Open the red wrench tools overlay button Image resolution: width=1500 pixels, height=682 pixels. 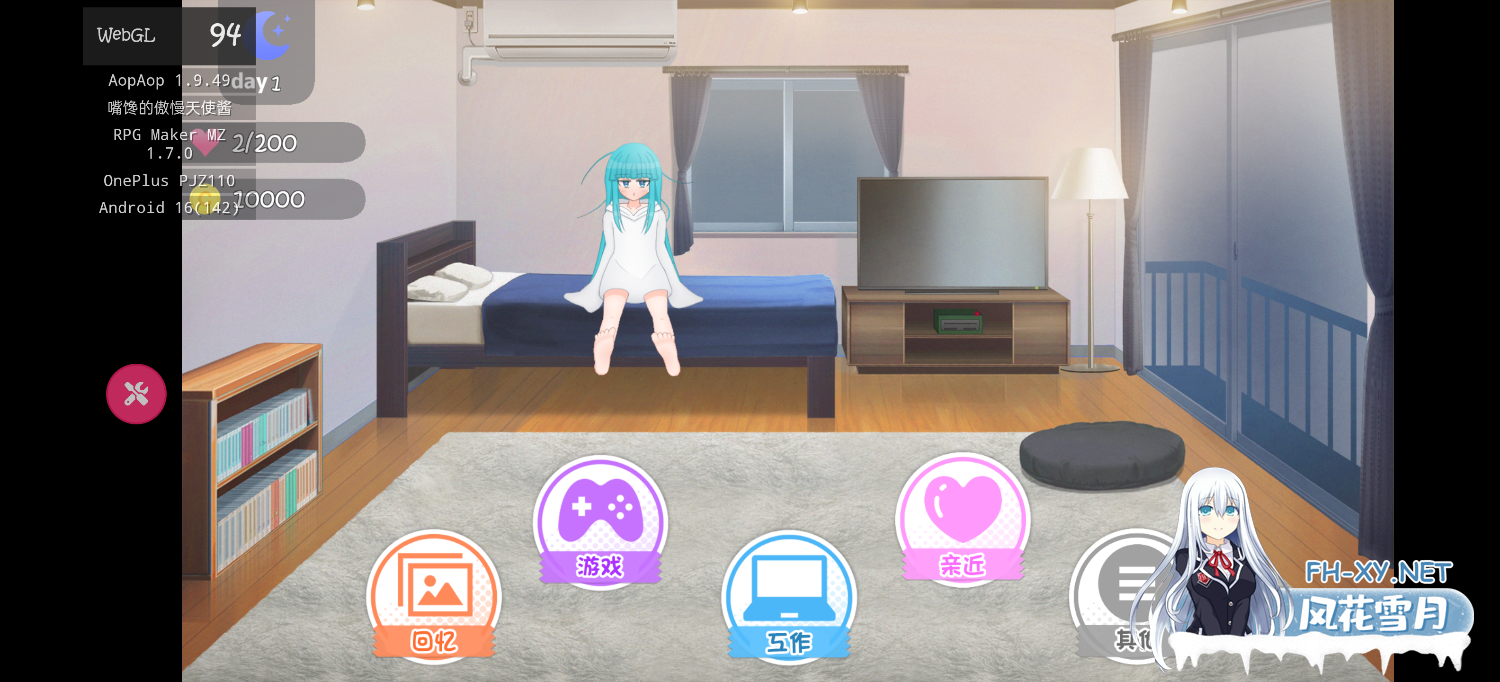pos(136,394)
